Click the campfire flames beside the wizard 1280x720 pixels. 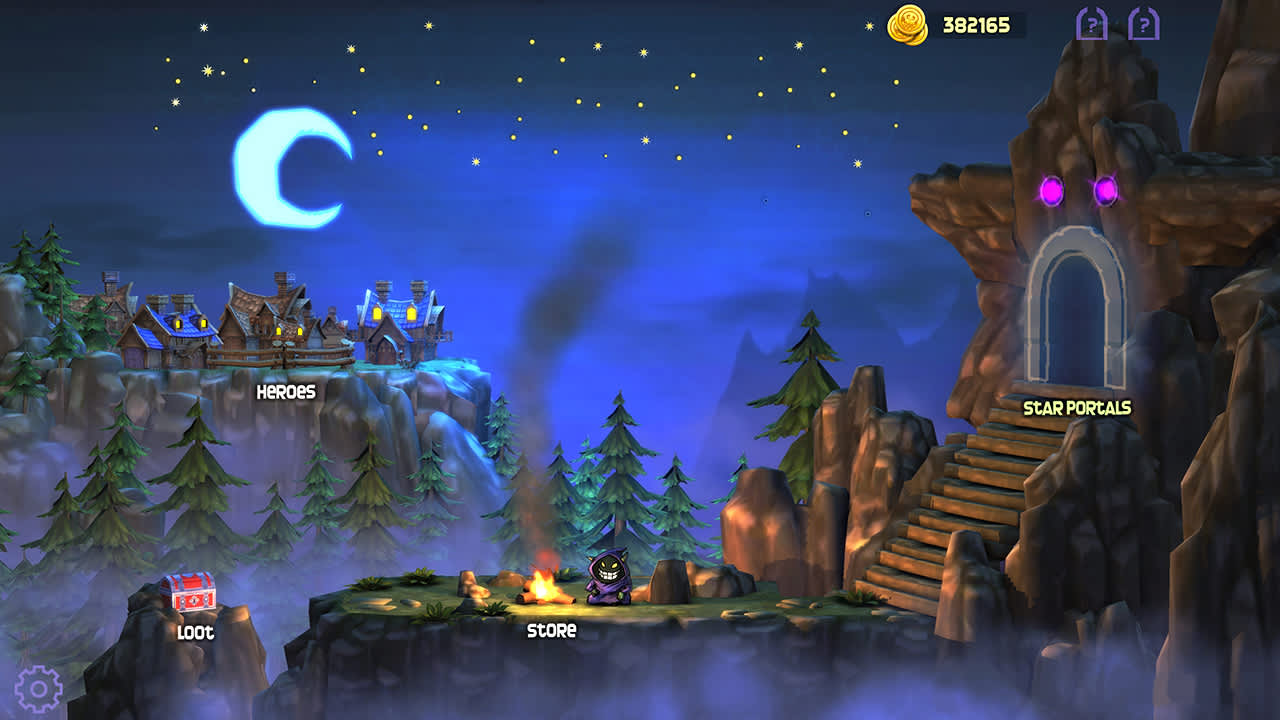pos(546,585)
